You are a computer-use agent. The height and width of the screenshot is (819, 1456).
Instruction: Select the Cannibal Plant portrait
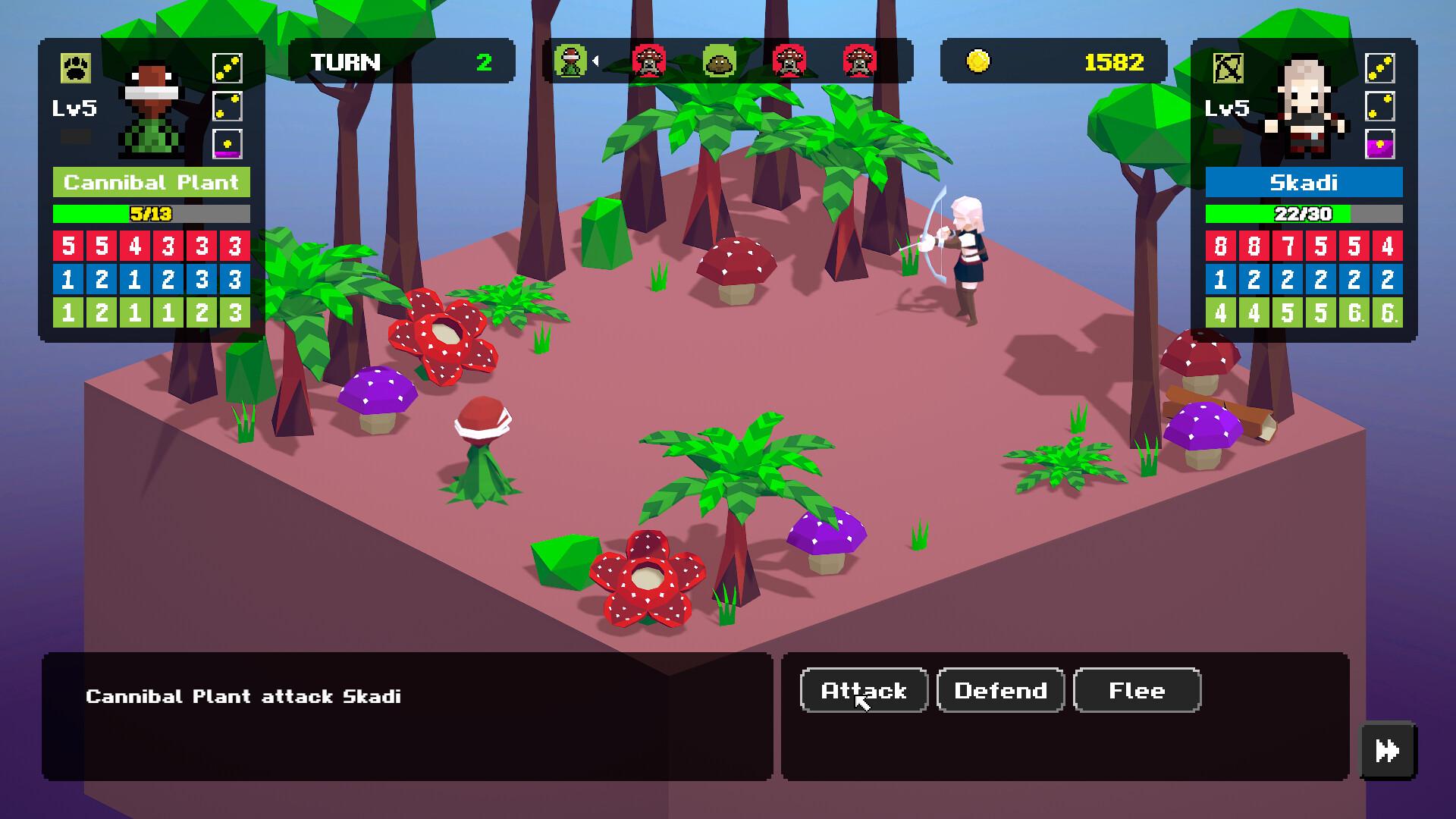152,110
